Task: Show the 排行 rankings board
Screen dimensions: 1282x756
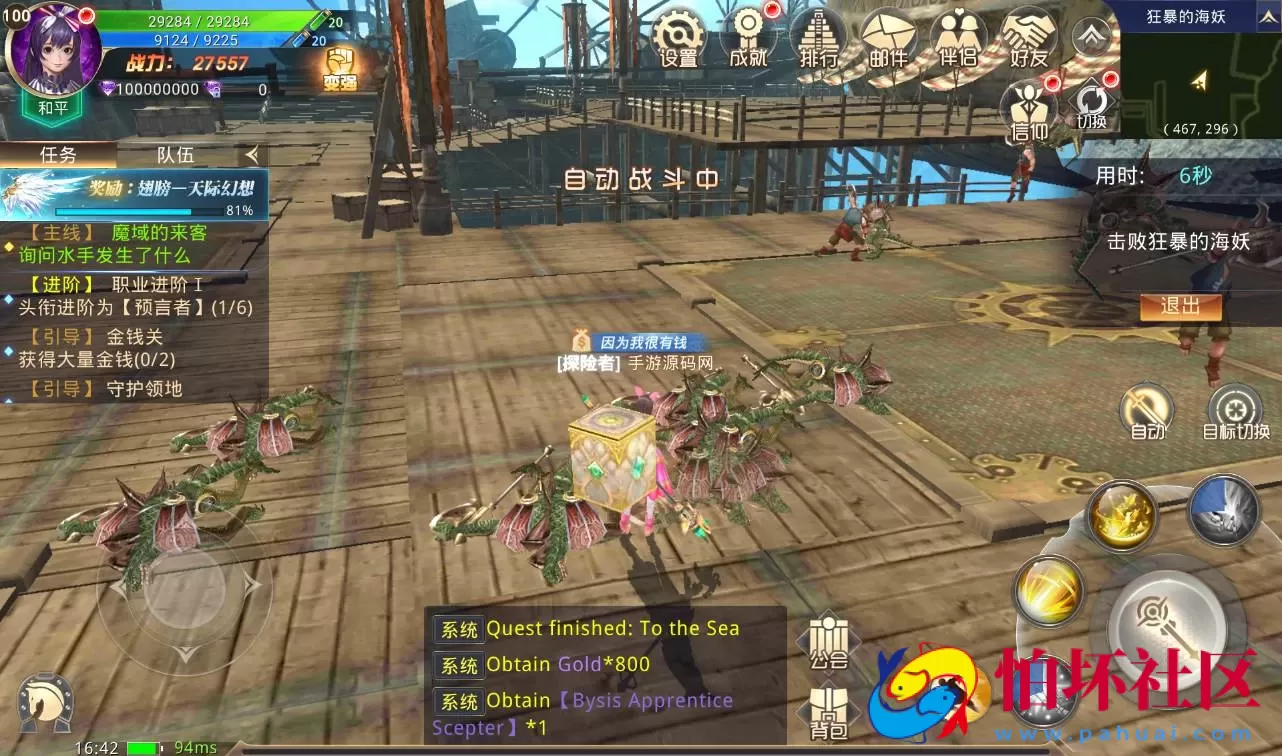Action: (818, 38)
